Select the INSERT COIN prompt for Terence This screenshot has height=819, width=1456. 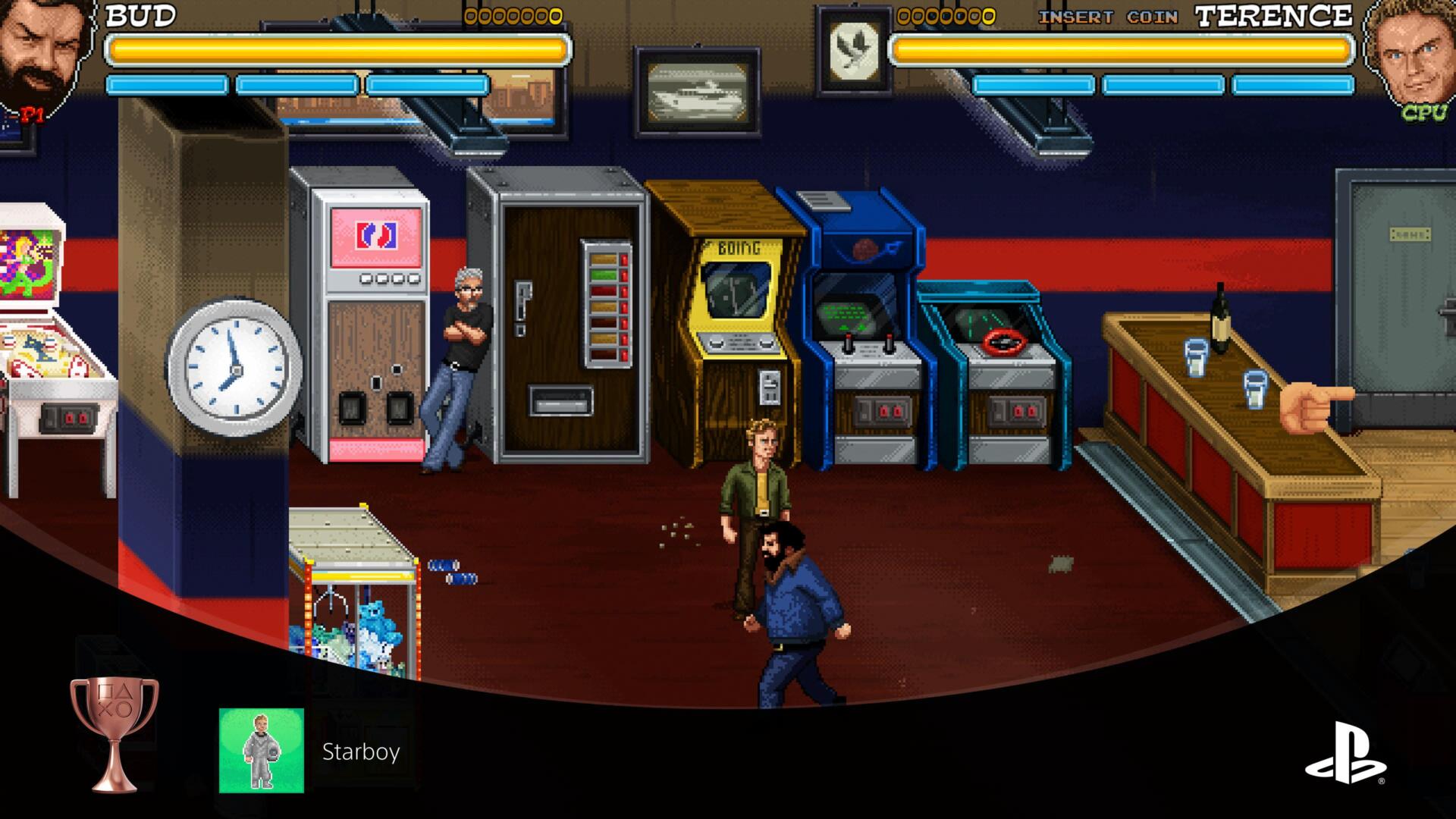[x=1108, y=17]
